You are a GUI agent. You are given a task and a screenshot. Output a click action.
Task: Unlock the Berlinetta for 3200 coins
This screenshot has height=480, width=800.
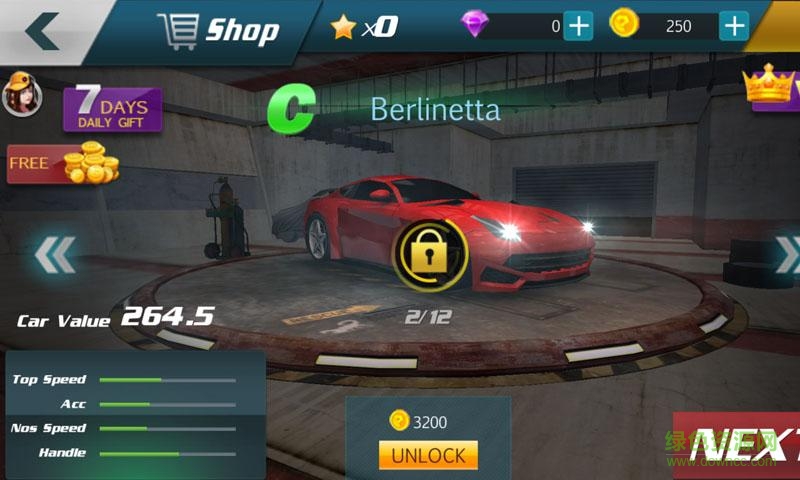pos(428,455)
